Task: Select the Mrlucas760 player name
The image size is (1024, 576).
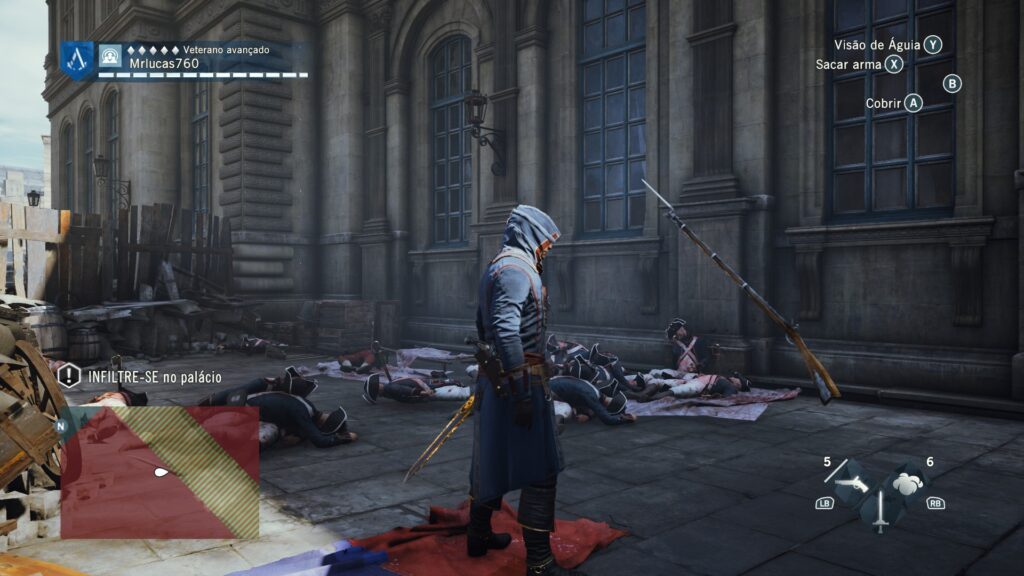Action: pyautogui.click(x=164, y=63)
